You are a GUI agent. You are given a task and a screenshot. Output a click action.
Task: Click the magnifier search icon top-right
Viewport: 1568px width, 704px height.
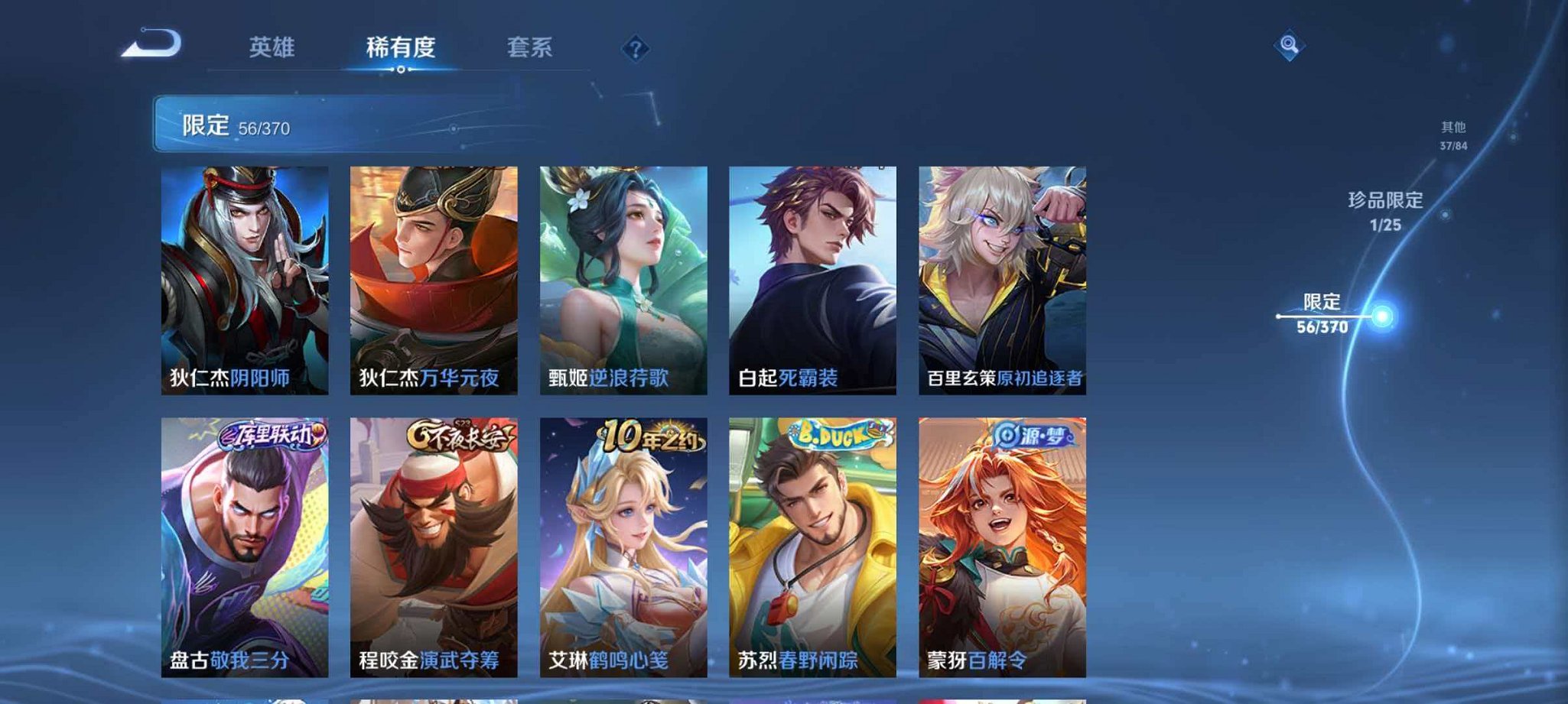click(1287, 44)
